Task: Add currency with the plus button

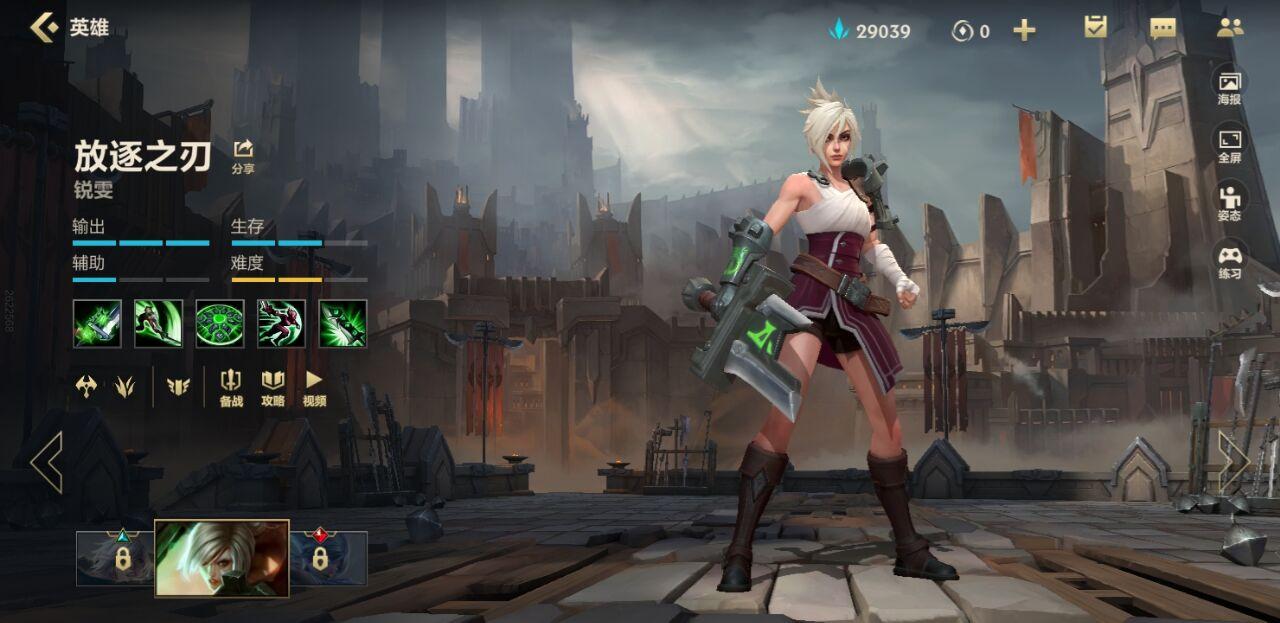Action: (1024, 30)
